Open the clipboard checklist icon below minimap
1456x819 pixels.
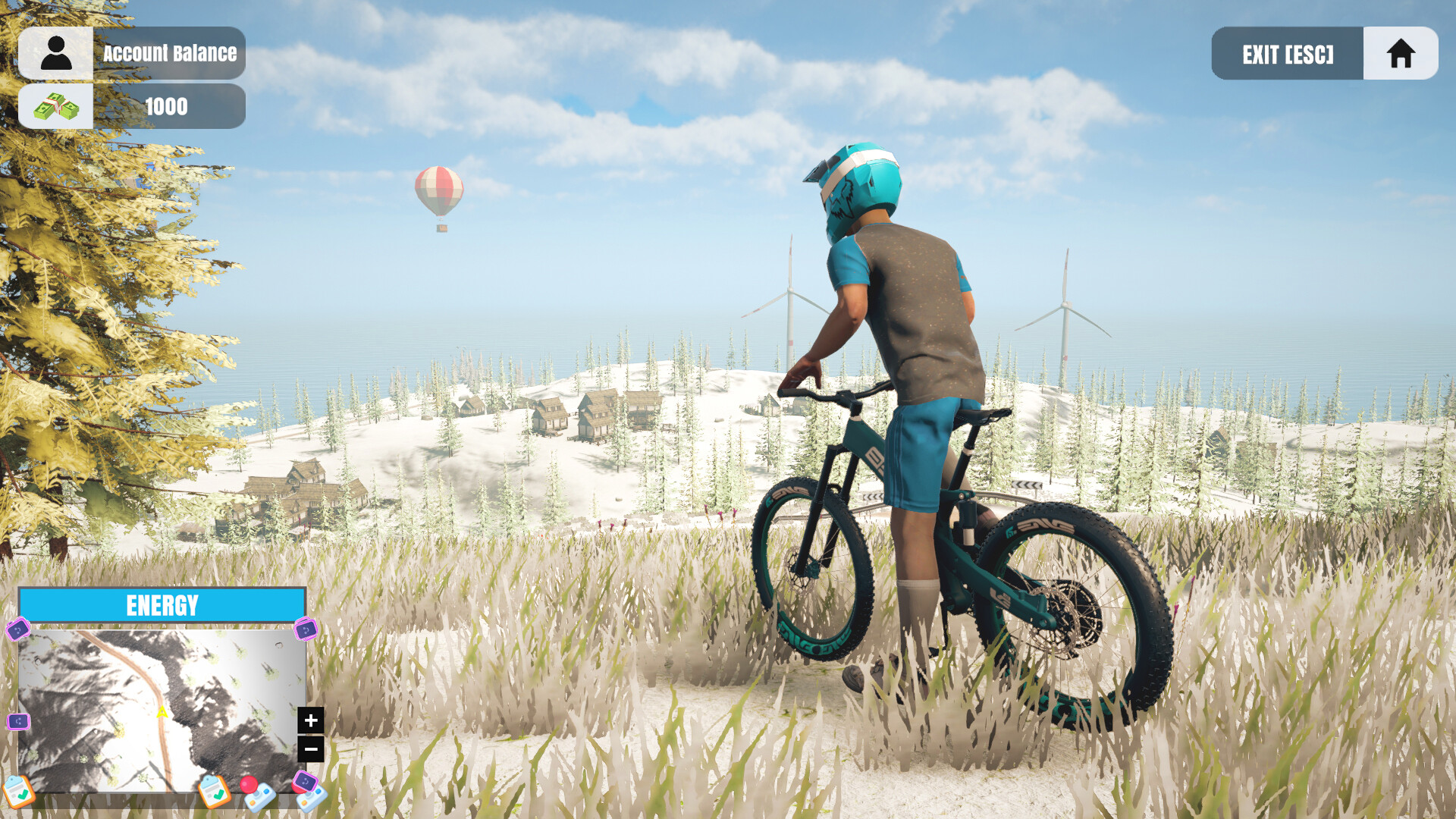pos(19,792)
